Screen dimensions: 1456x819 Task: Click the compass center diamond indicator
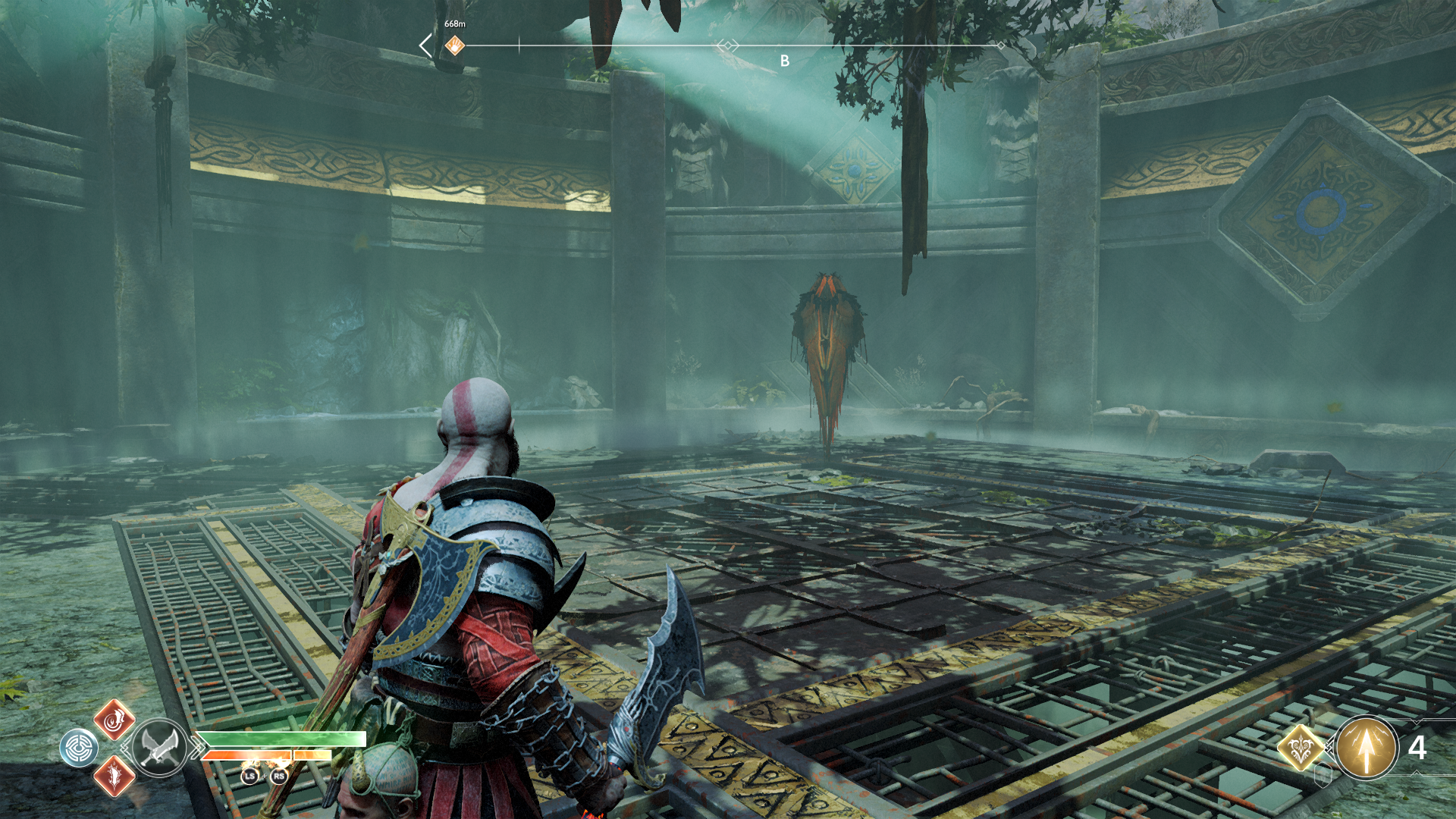tap(728, 46)
